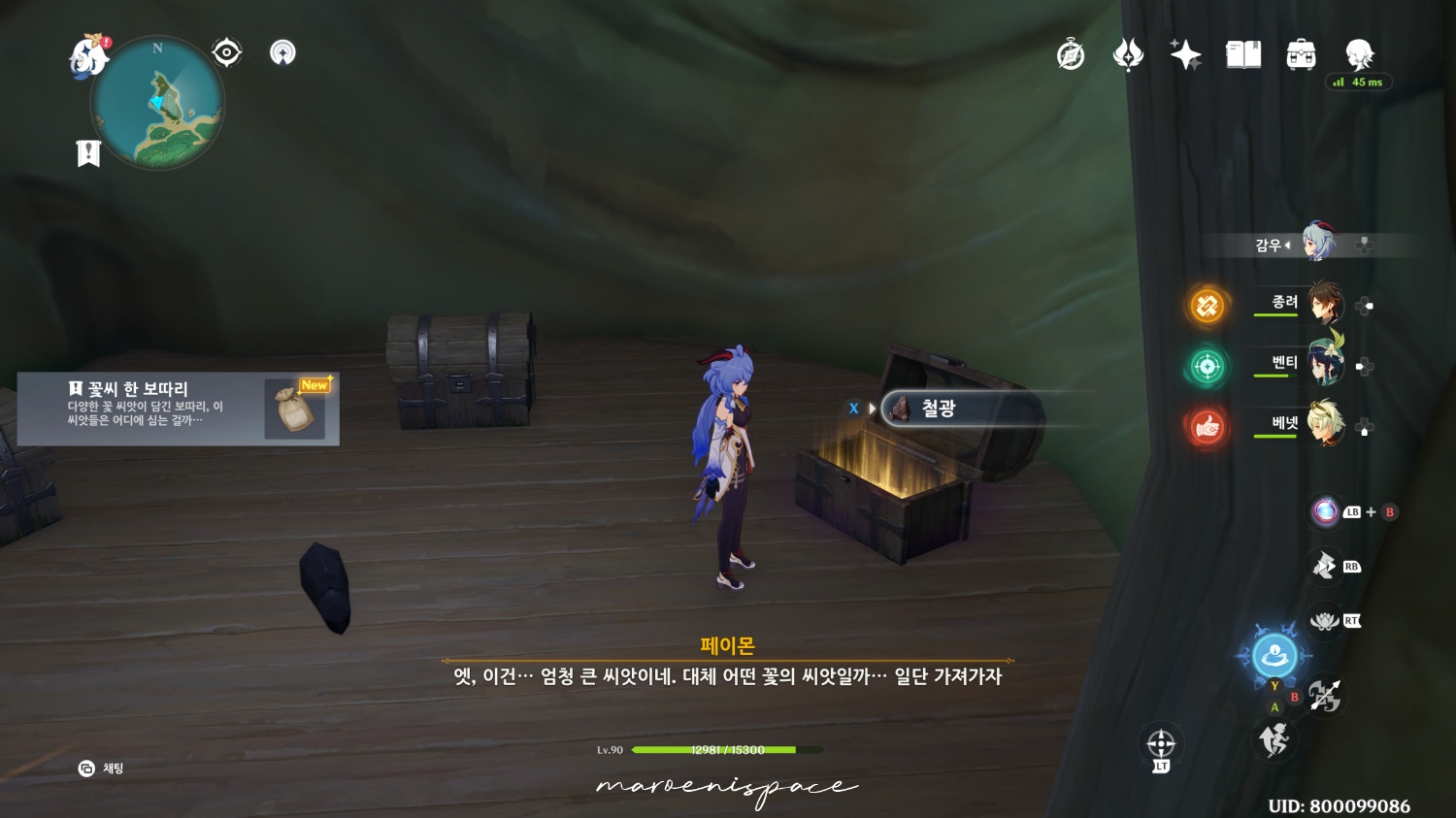
Task: Dismiss the 꽃씨 한 보따리 item notification
Action: pos(180,409)
